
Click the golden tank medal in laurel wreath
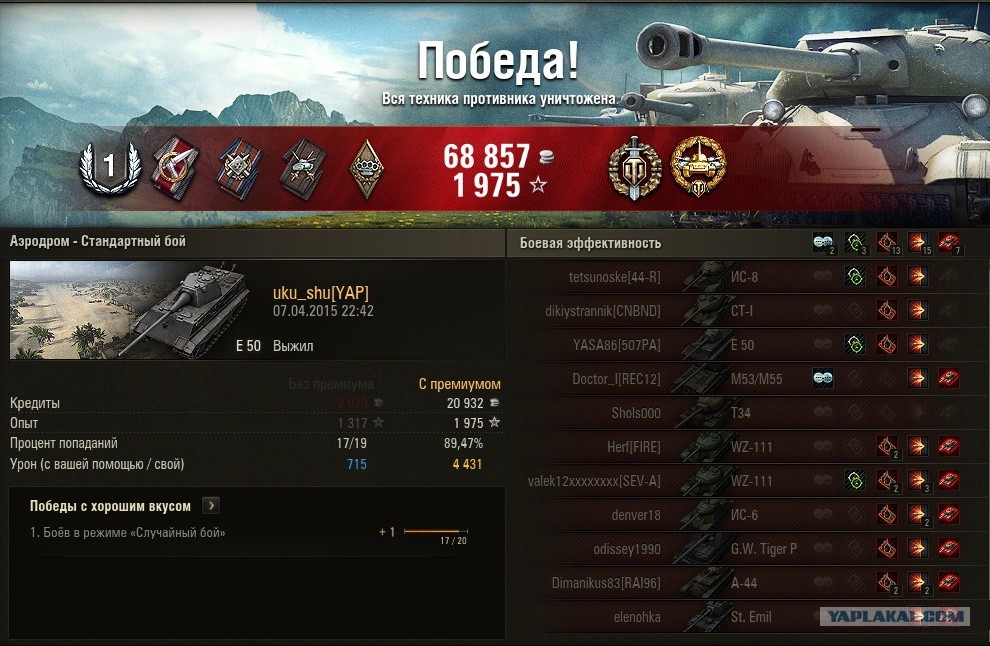[x=698, y=166]
